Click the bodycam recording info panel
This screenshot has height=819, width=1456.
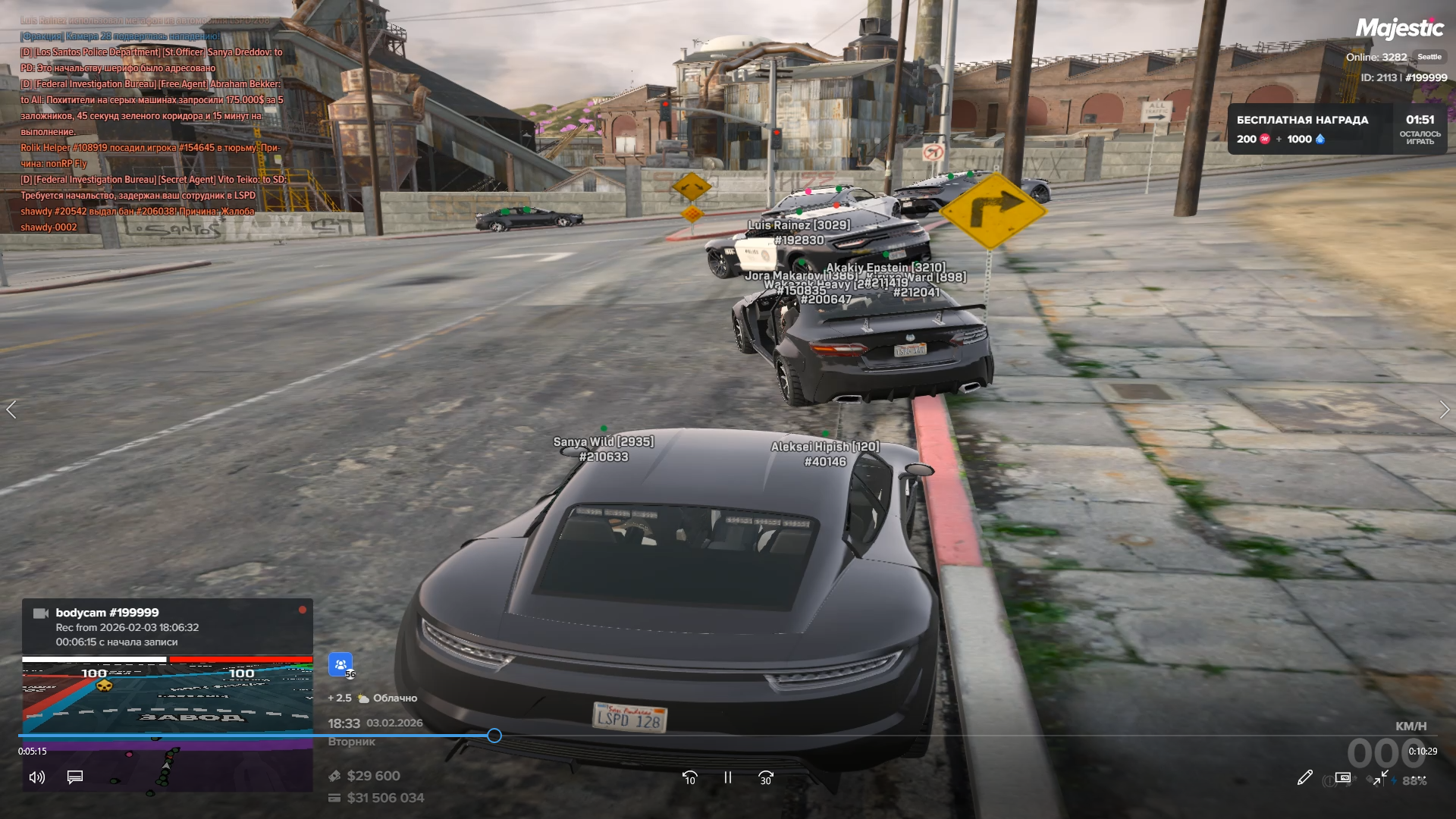click(x=167, y=626)
